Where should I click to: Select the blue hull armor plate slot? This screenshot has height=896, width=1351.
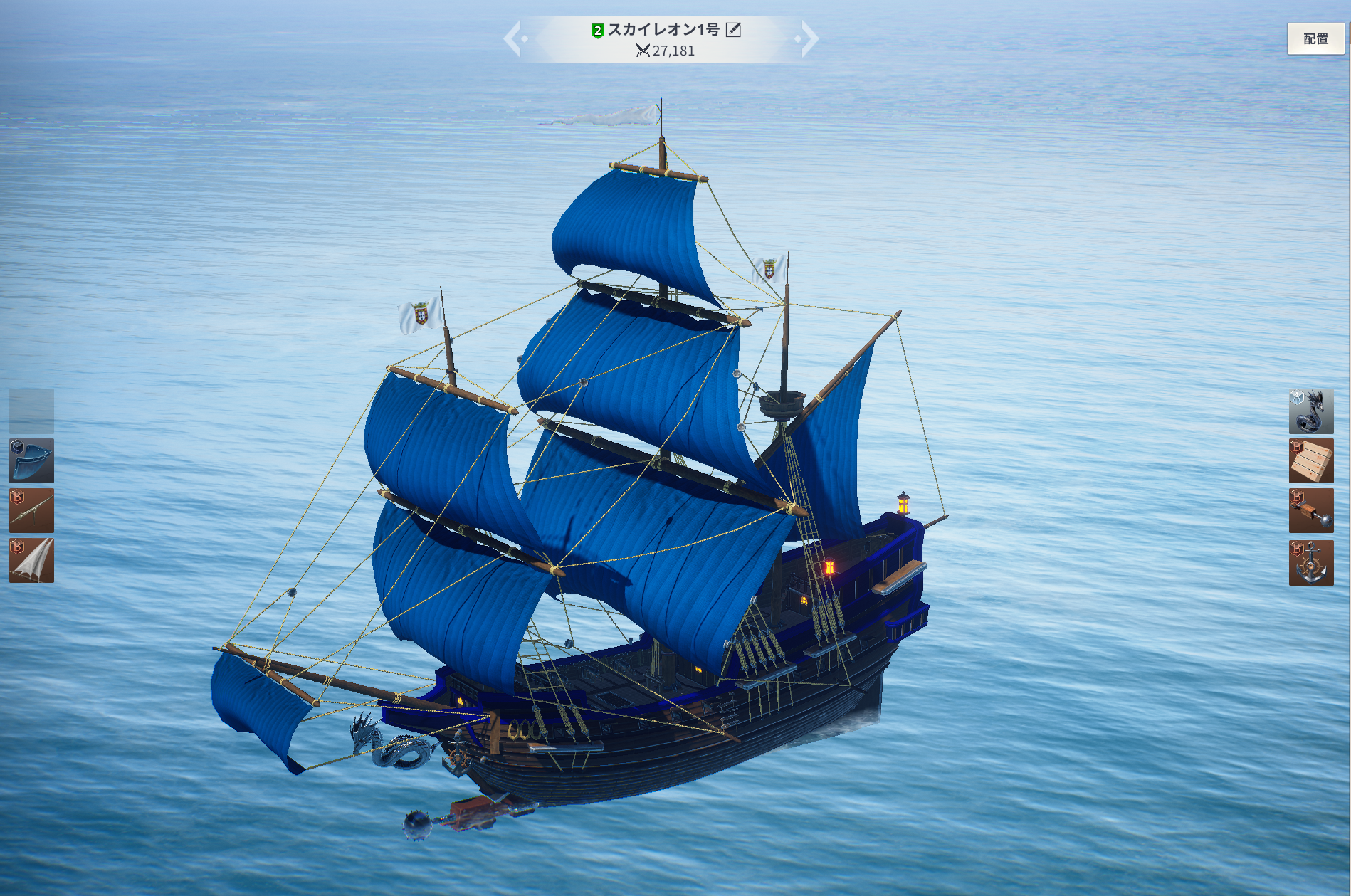click(x=31, y=461)
